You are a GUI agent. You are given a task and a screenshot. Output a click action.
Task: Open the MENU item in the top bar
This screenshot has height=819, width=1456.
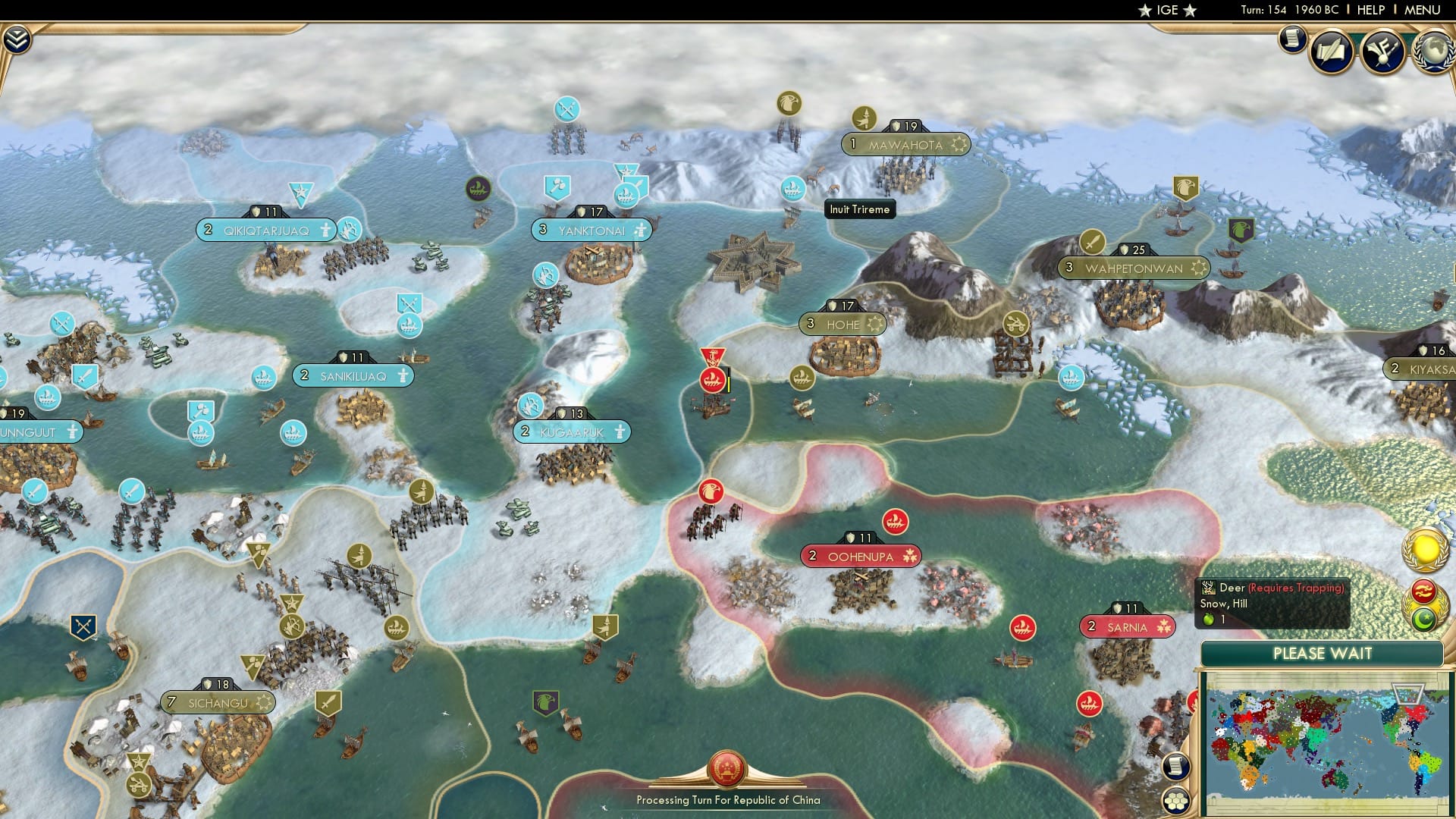1424,10
